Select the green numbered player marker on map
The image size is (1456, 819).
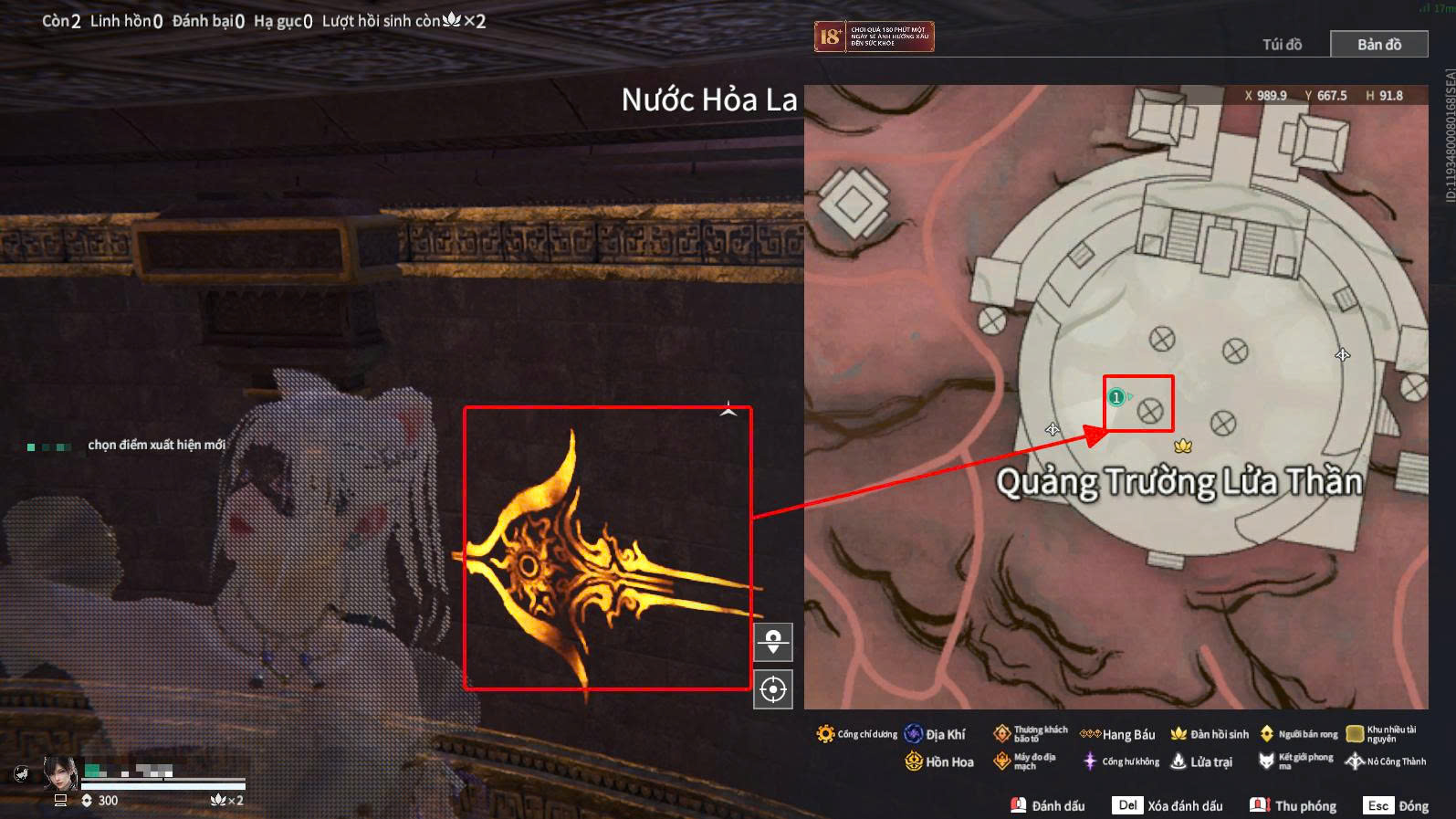pyautogui.click(x=1116, y=397)
